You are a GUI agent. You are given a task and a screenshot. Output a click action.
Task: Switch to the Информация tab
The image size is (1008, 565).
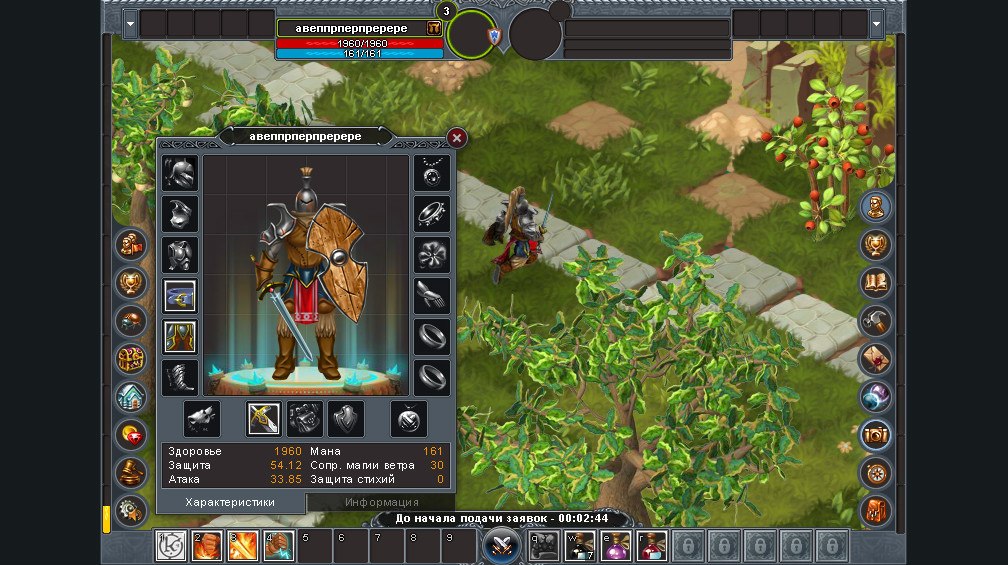[381, 502]
